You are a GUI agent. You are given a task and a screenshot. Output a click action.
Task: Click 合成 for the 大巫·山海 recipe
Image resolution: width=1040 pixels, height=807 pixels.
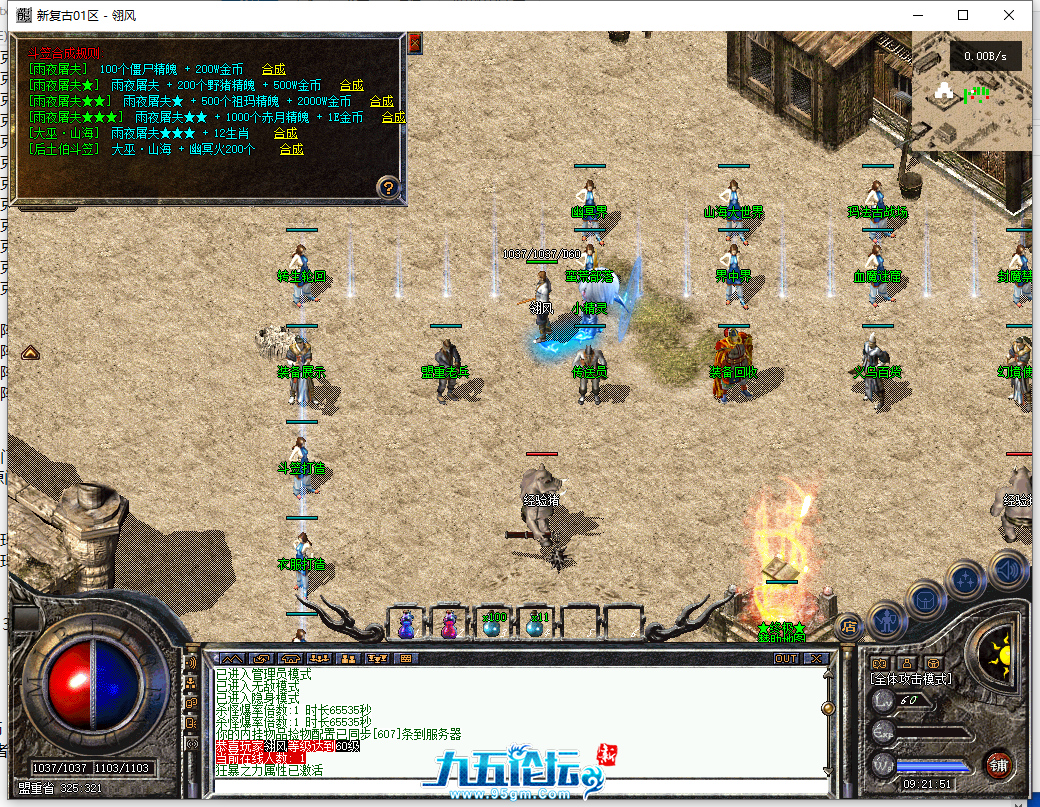pos(285,133)
